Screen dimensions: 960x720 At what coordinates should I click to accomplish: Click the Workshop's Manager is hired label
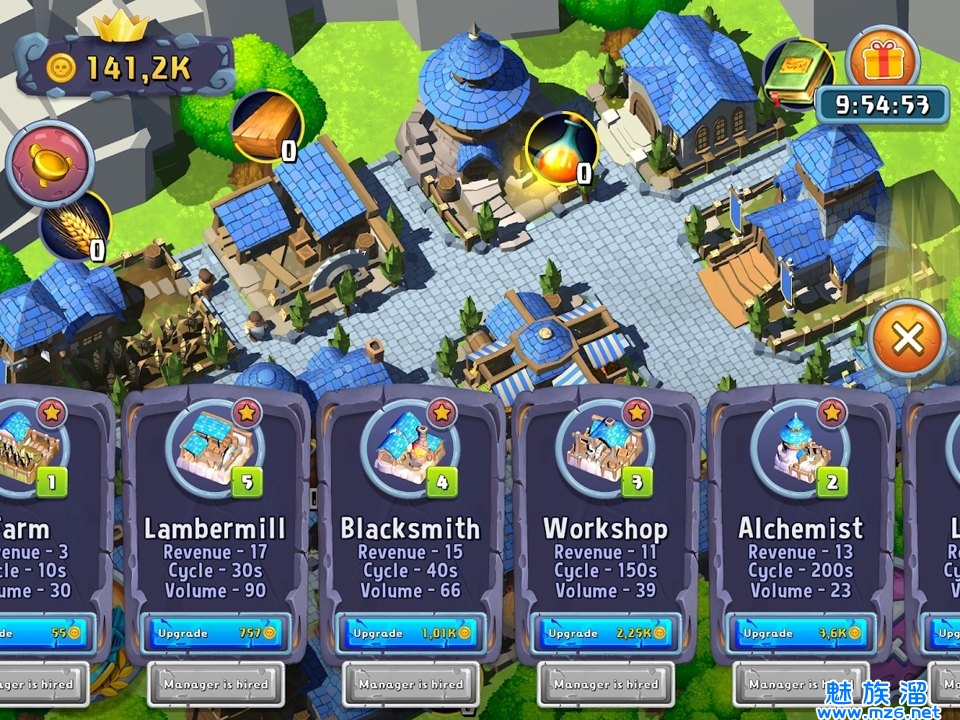[605, 684]
